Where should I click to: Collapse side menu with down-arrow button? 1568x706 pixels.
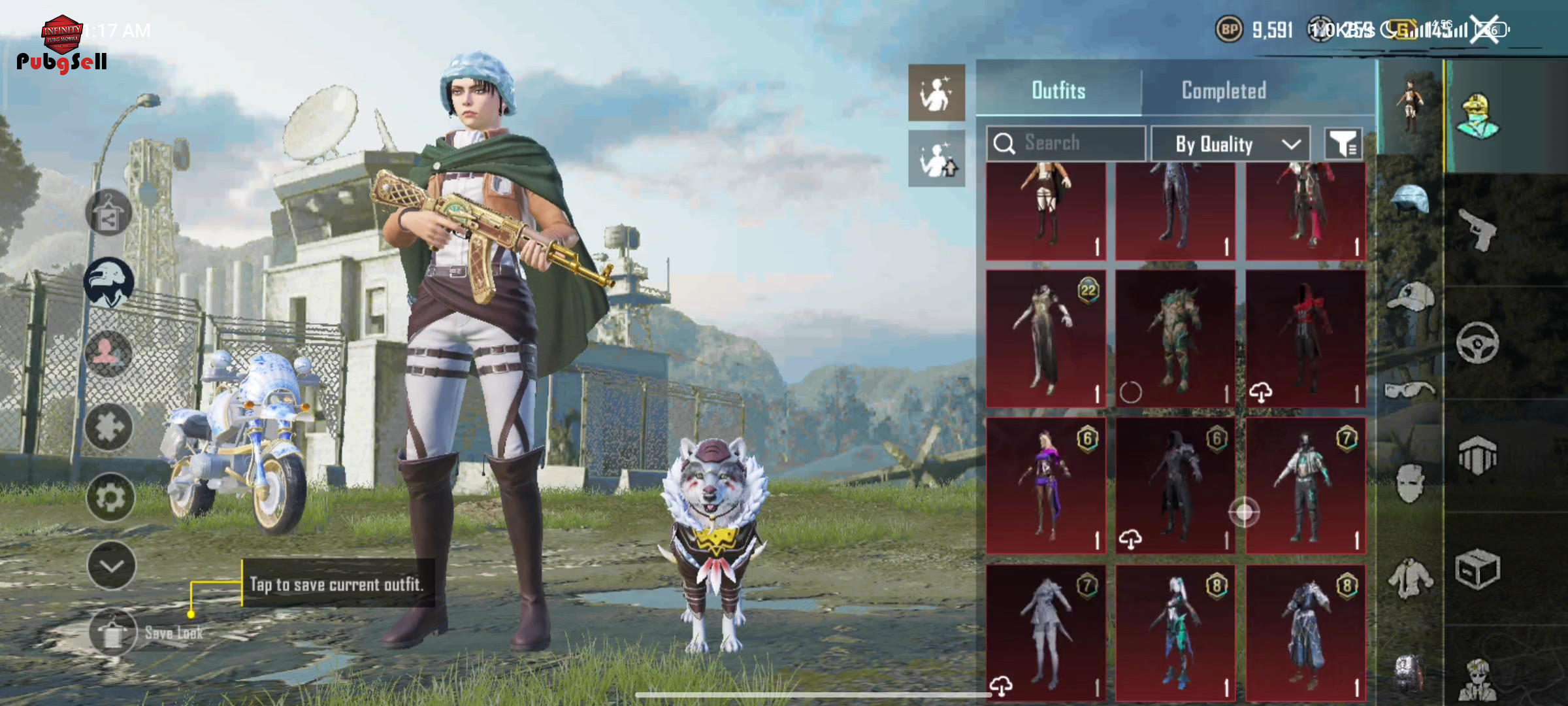(x=111, y=566)
